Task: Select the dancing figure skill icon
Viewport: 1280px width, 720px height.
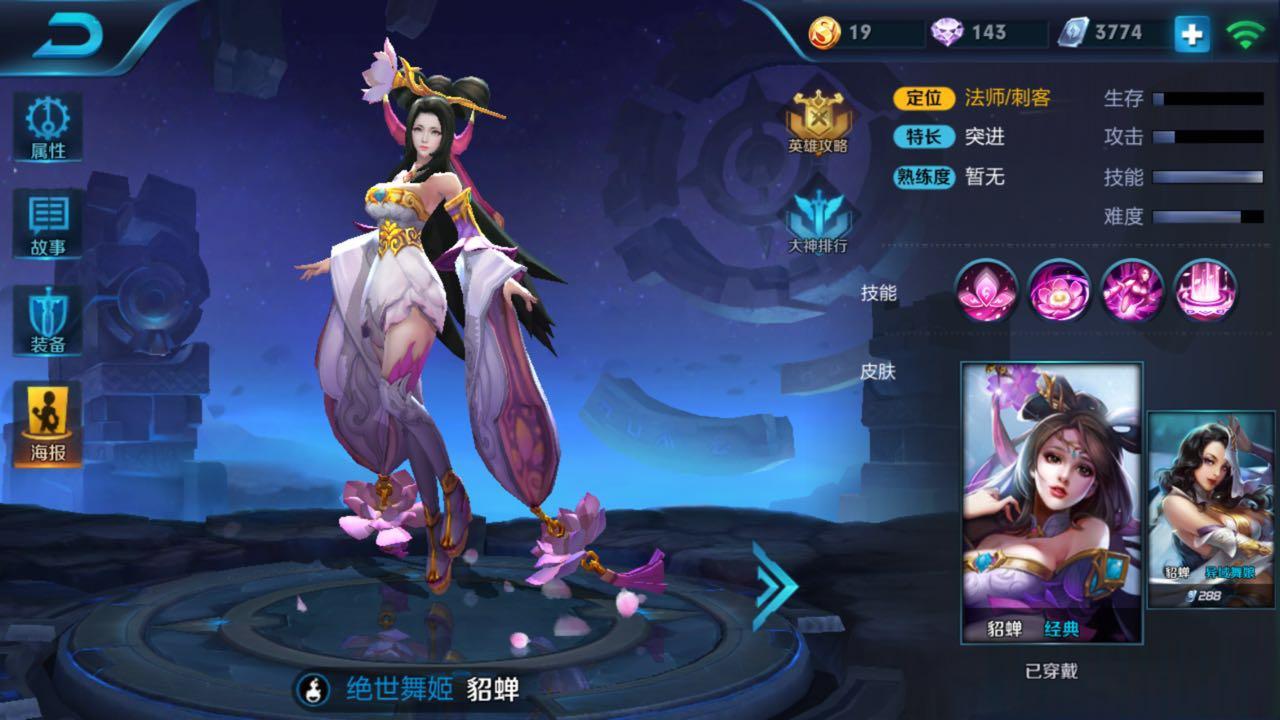Action: (x=1132, y=291)
